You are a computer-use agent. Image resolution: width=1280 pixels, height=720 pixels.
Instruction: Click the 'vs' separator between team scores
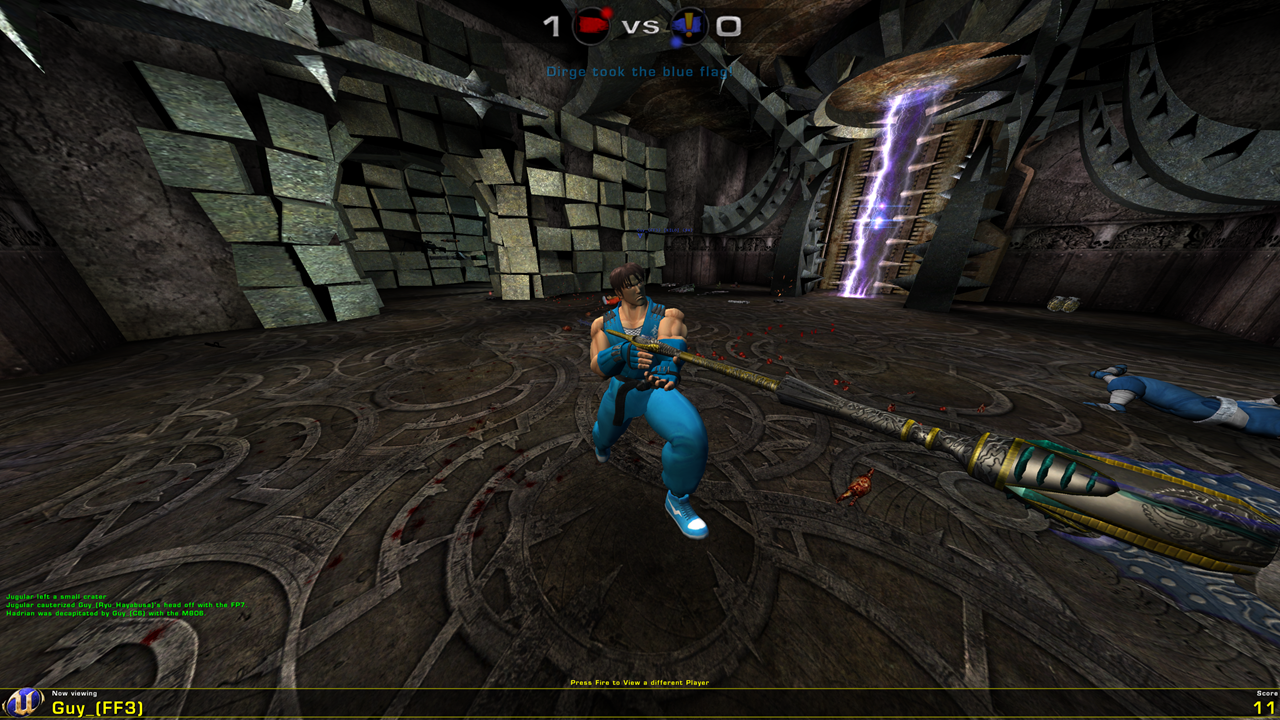tap(642, 25)
